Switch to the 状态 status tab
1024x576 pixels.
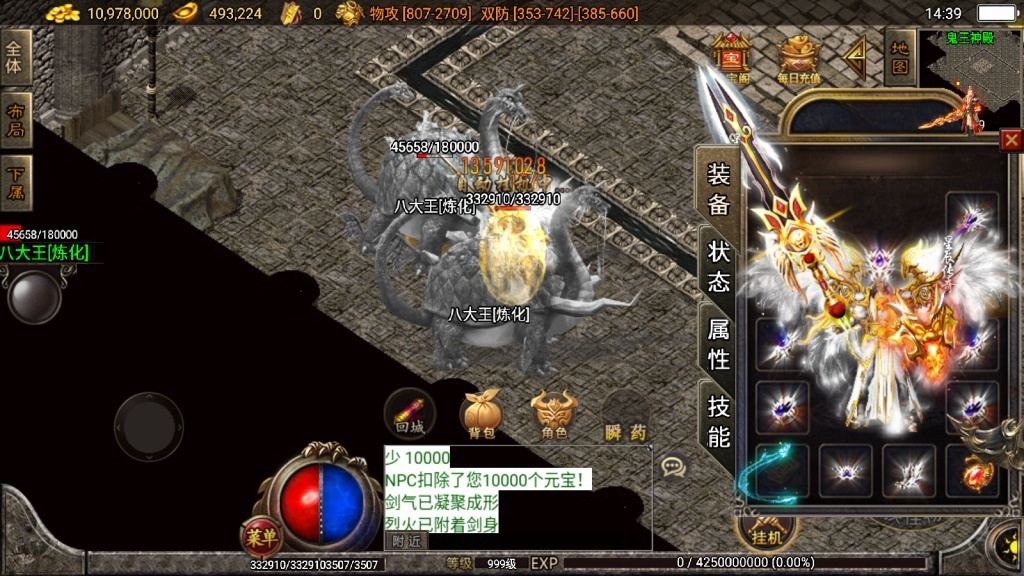tap(719, 266)
